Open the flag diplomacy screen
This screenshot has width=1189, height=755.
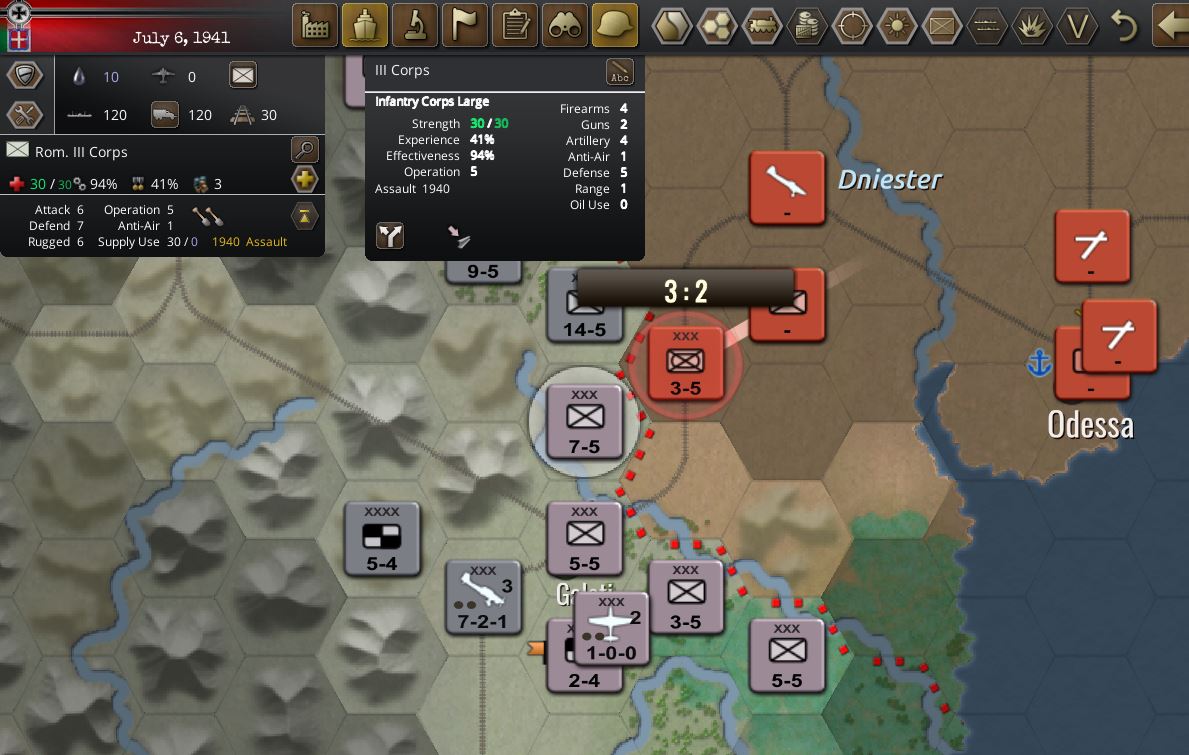pos(465,25)
